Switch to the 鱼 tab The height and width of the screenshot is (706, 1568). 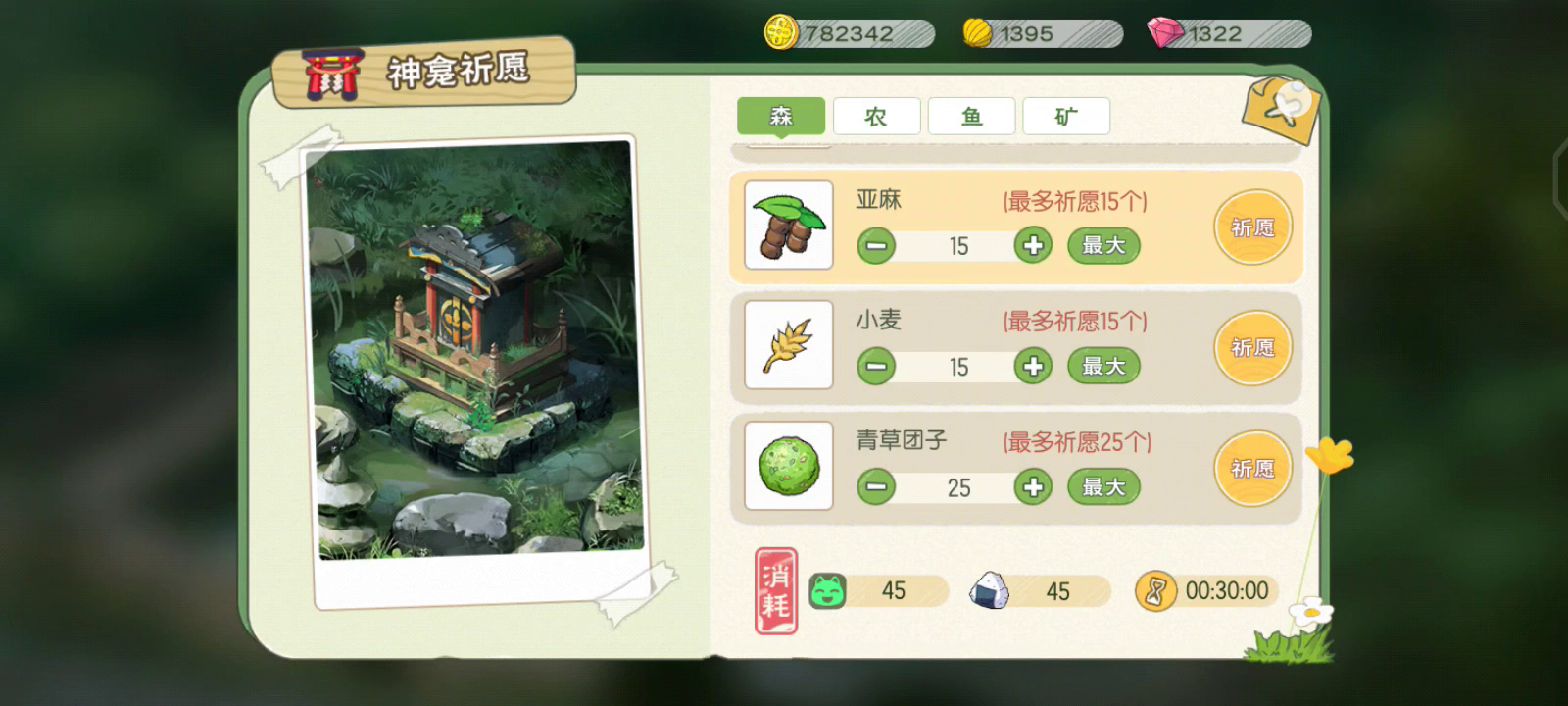click(970, 116)
